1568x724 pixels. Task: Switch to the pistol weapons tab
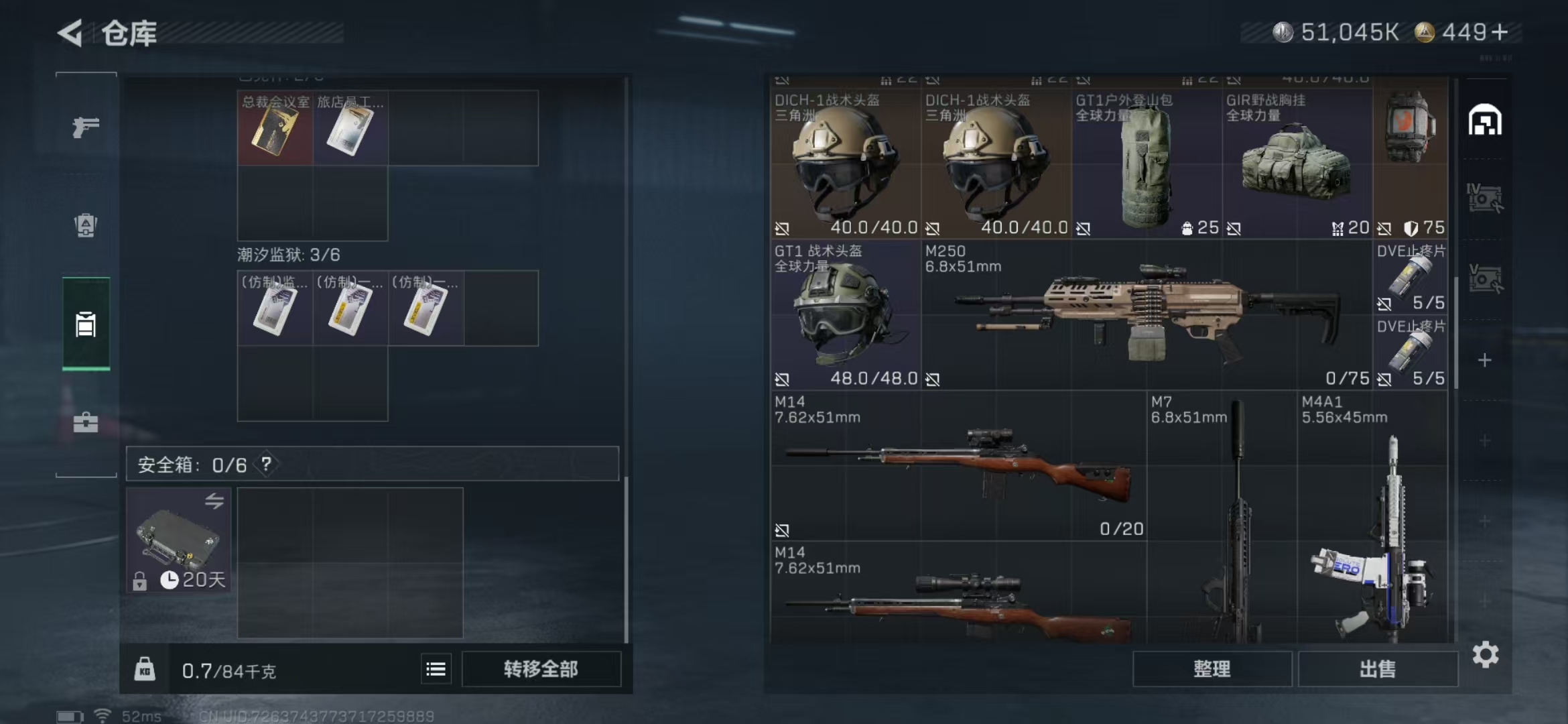click(86, 127)
